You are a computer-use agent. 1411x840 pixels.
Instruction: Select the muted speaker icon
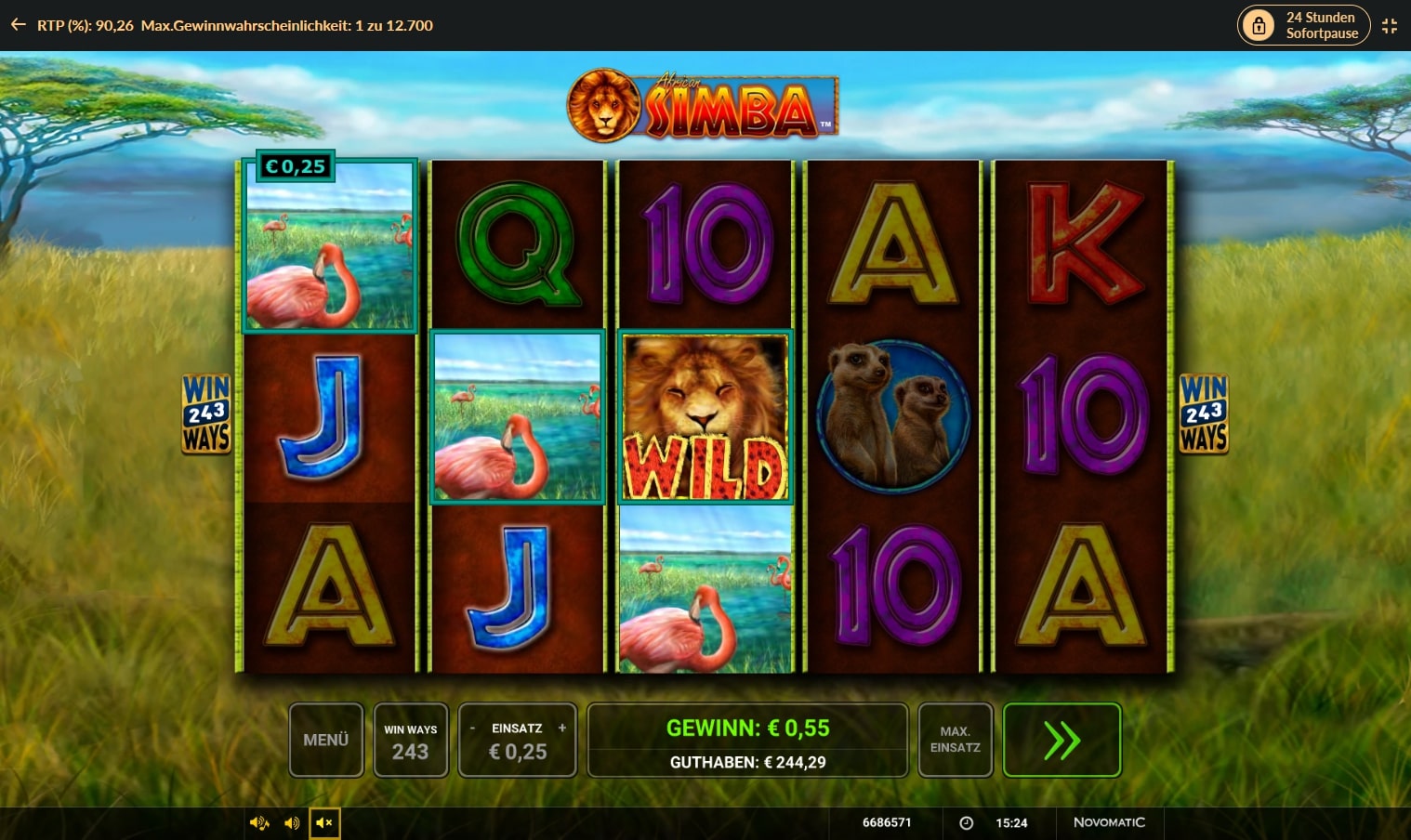(x=324, y=823)
